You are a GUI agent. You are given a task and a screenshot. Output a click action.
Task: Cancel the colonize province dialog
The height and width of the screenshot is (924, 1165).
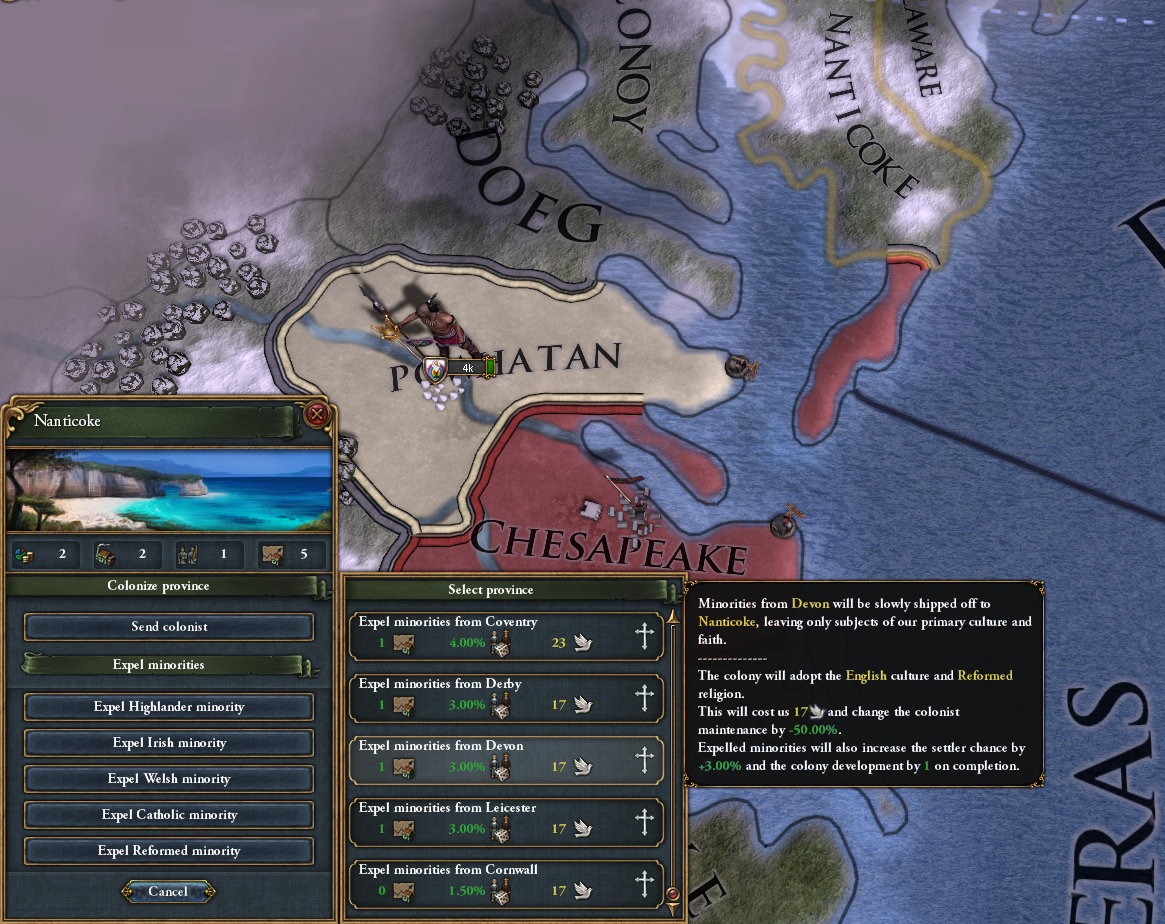167,891
